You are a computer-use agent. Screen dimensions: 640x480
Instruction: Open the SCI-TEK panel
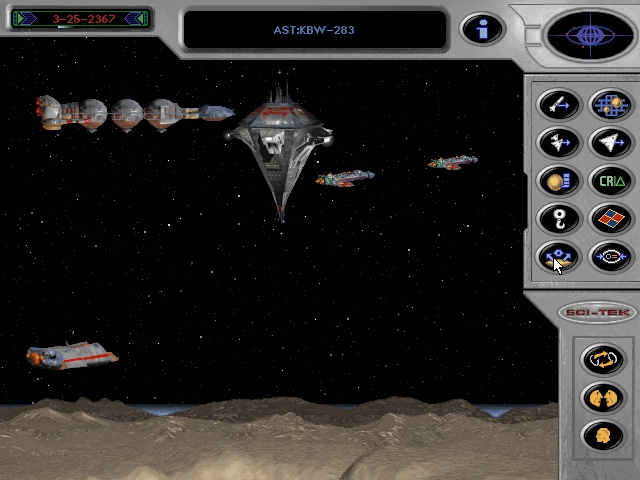coord(597,312)
